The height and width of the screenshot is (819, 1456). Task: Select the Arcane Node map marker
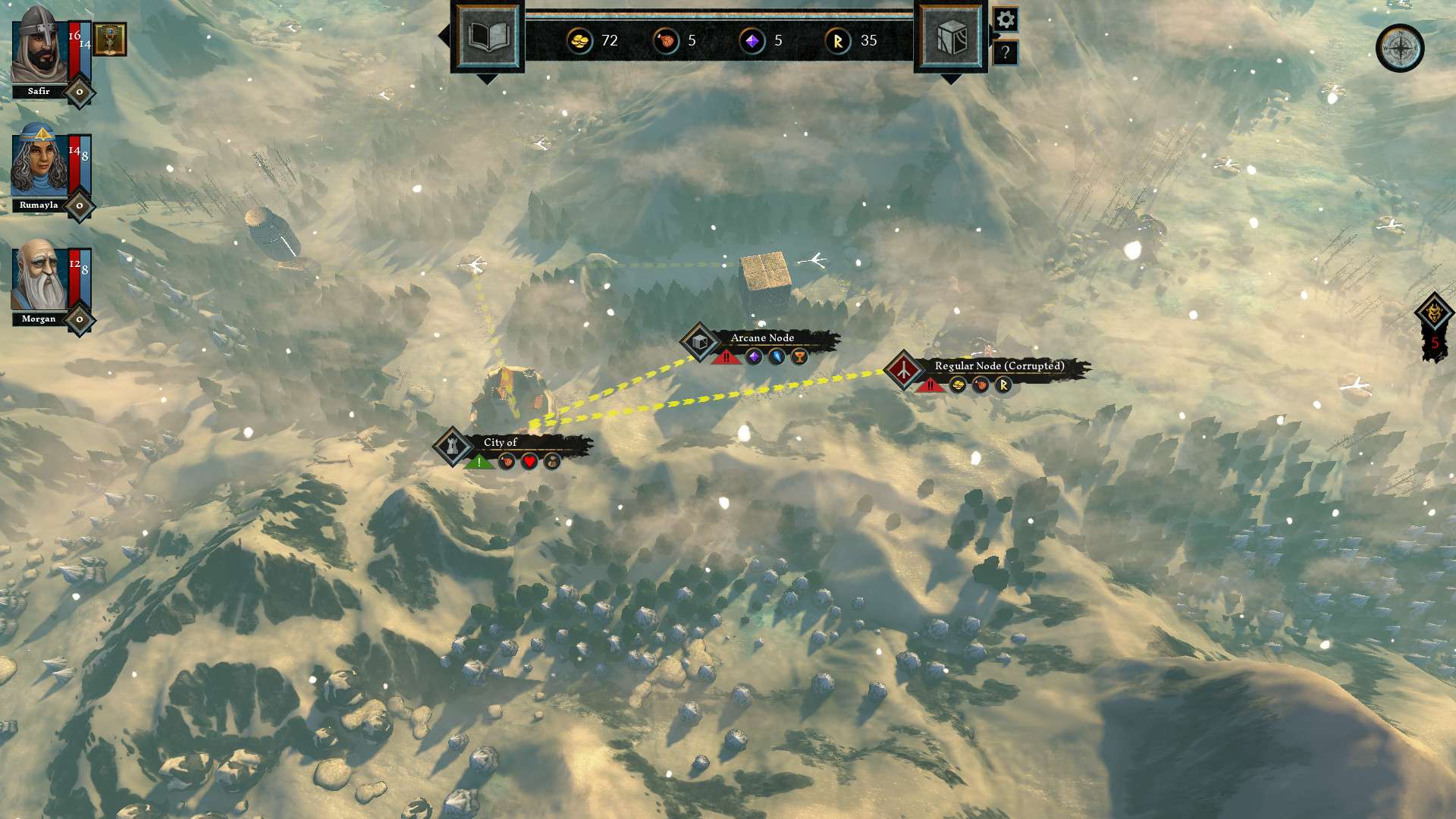pyautogui.click(x=700, y=342)
